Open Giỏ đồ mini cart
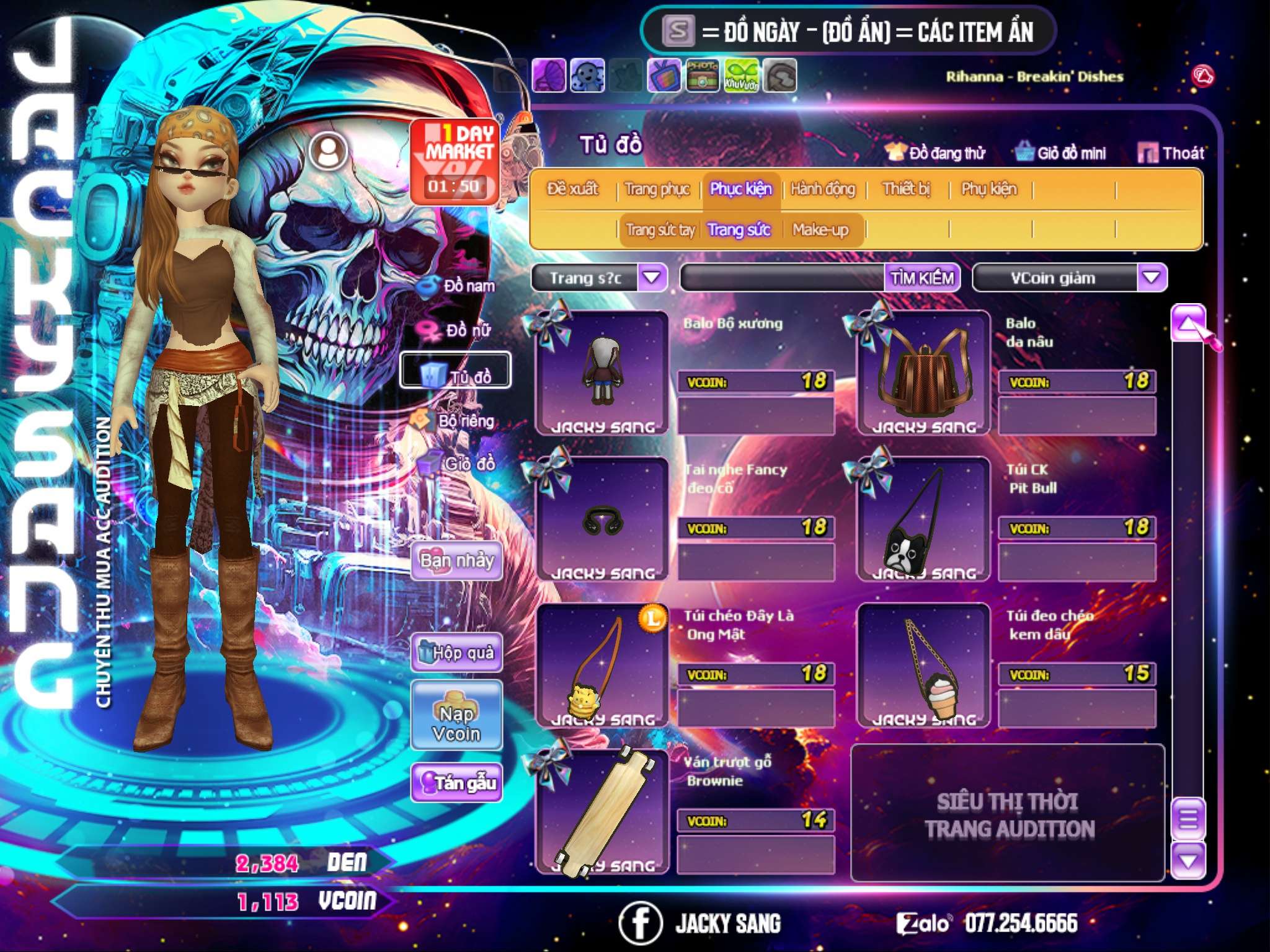Screen dimensions: 1270x952 coord(1061,153)
